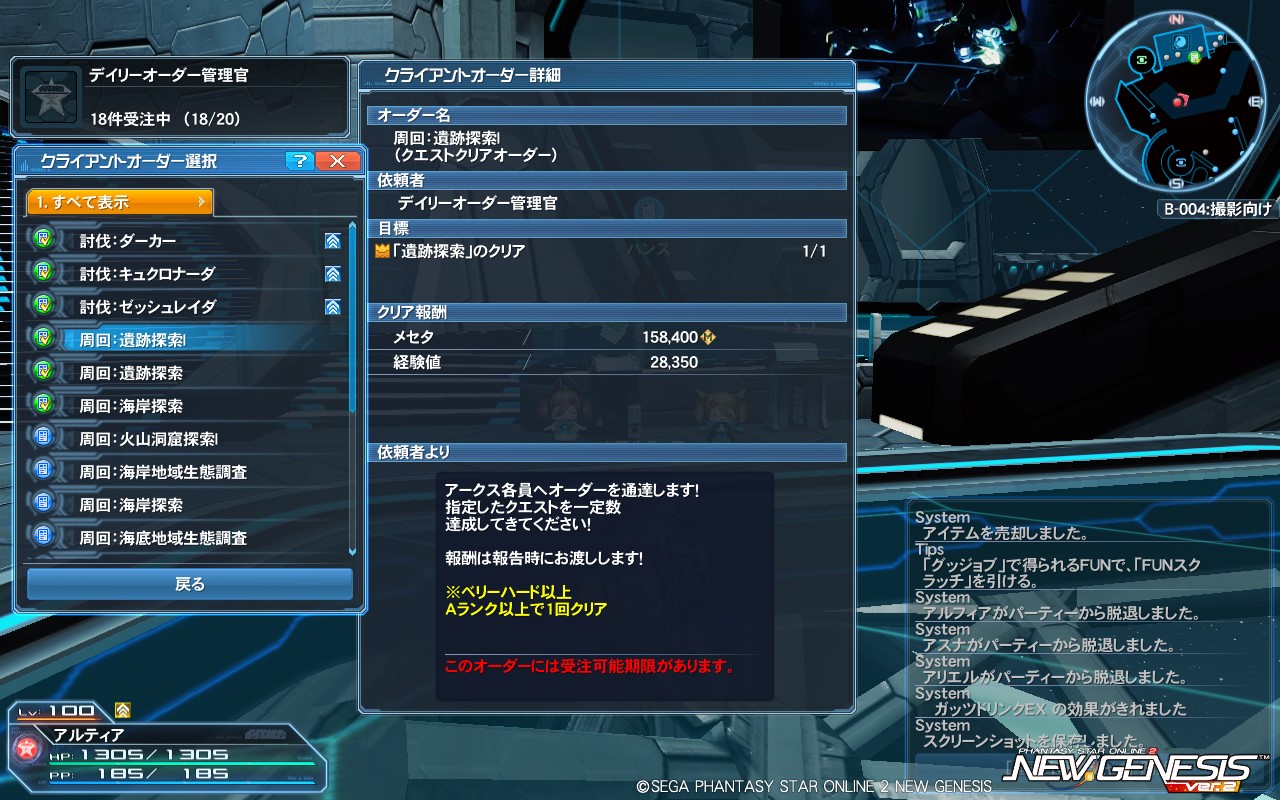Screen dimensions: 1280x800
Task: Click the yellow rank-up arrow beside Lv.100
Action: click(123, 709)
